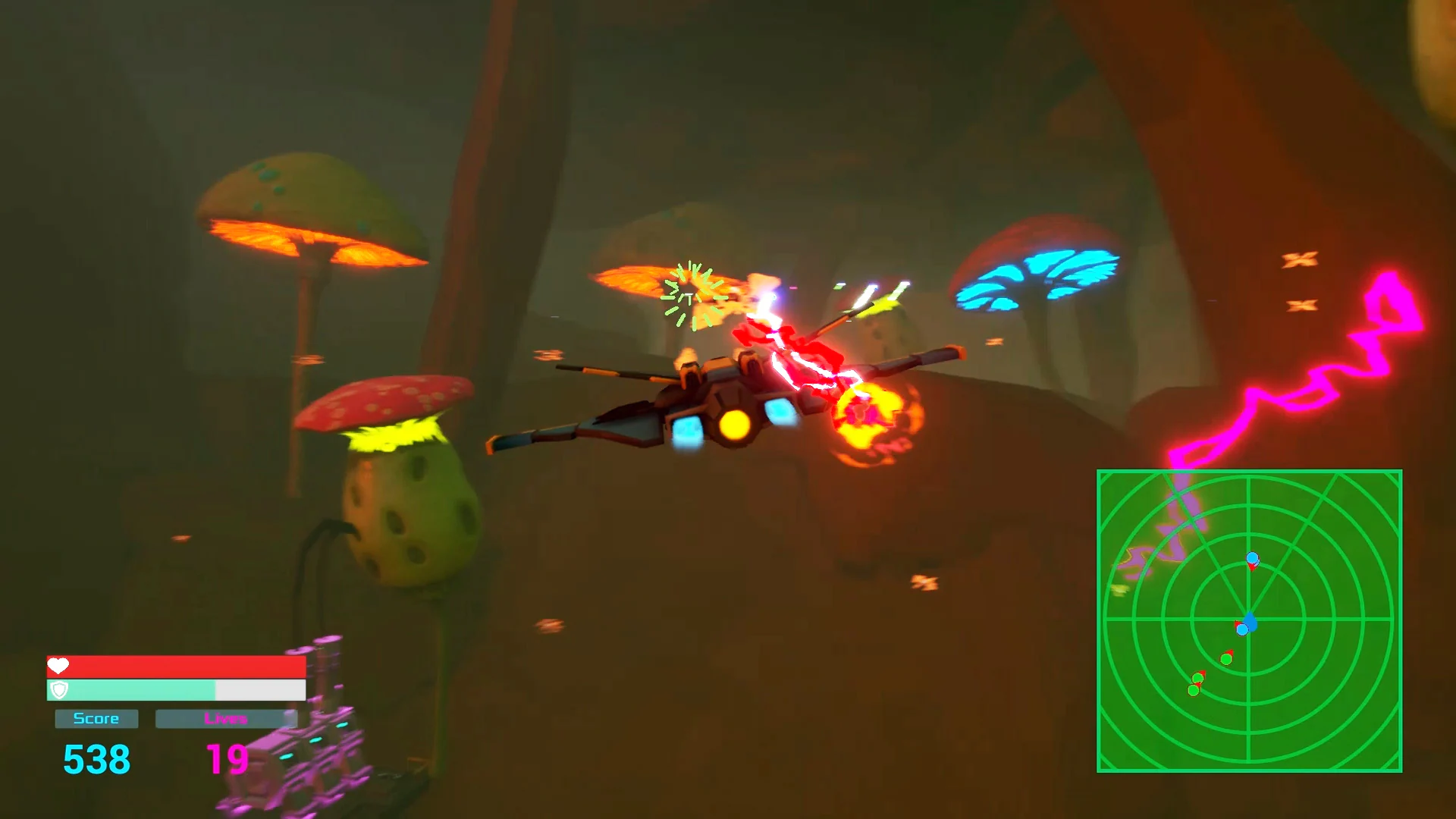Click the topmost blue blip on the radar
This screenshot has width=1456, height=819.
(x=1253, y=558)
